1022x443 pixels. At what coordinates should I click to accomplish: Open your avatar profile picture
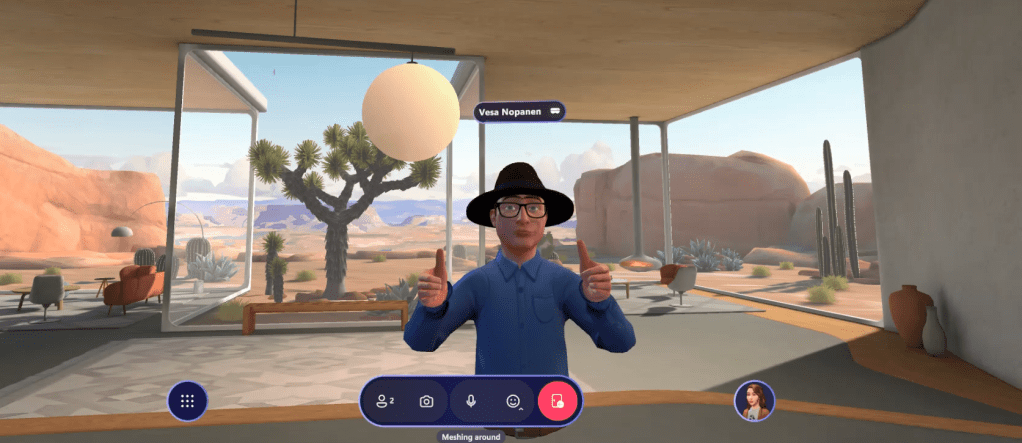click(754, 401)
